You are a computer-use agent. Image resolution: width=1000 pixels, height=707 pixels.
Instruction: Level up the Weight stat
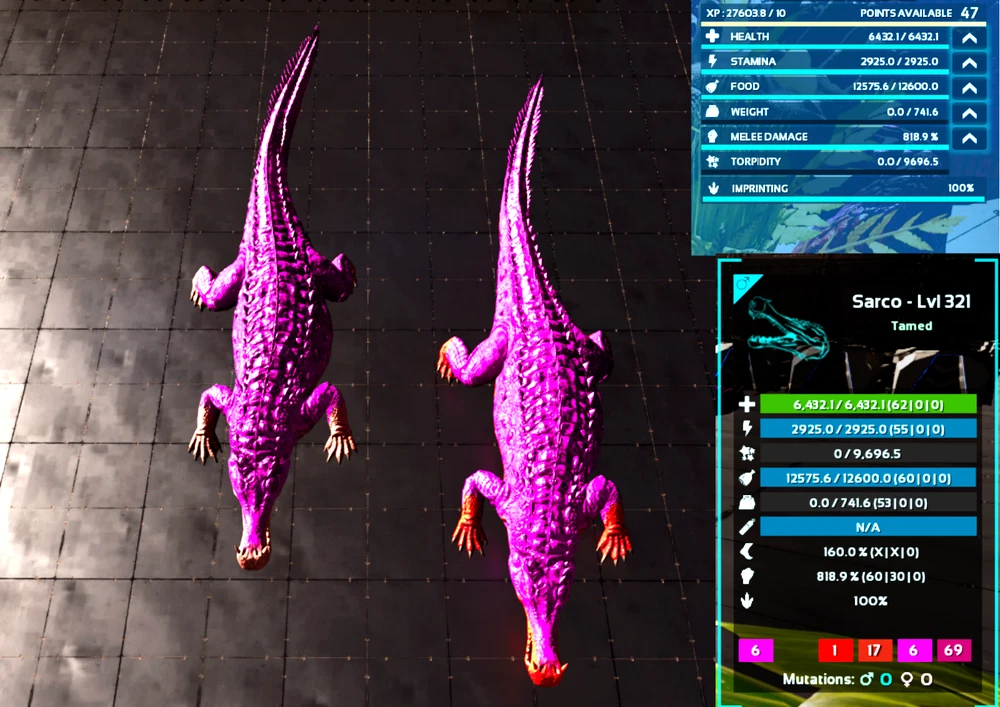[x=969, y=113]
